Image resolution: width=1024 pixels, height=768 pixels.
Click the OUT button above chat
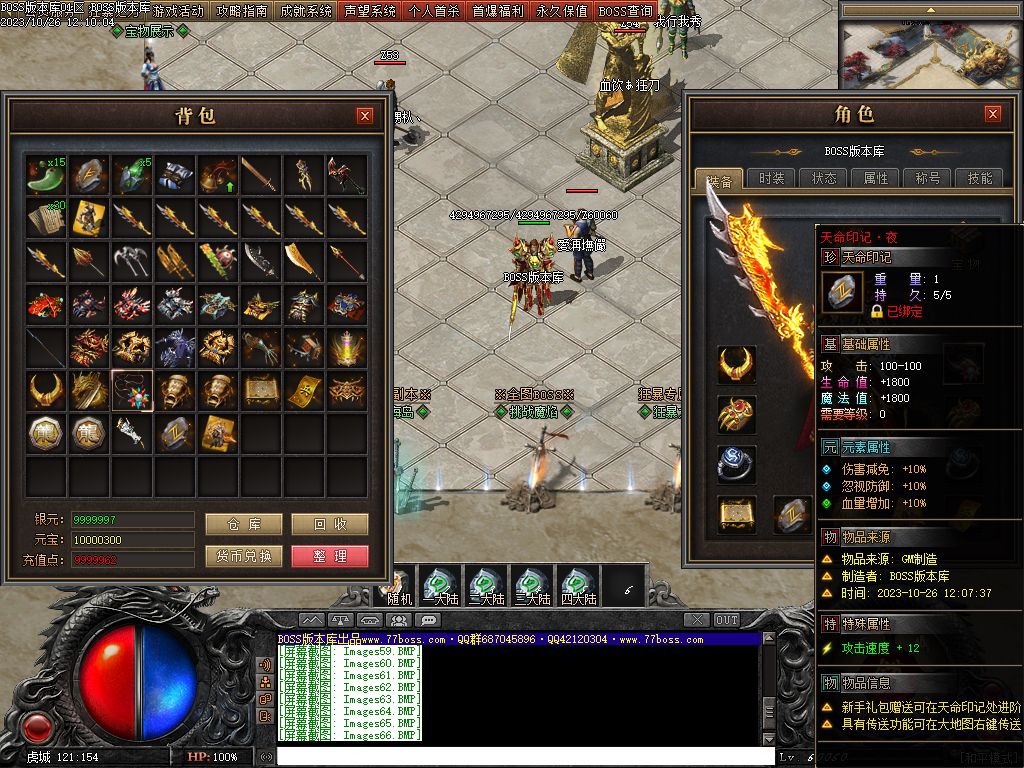click(x=727, y=620)
